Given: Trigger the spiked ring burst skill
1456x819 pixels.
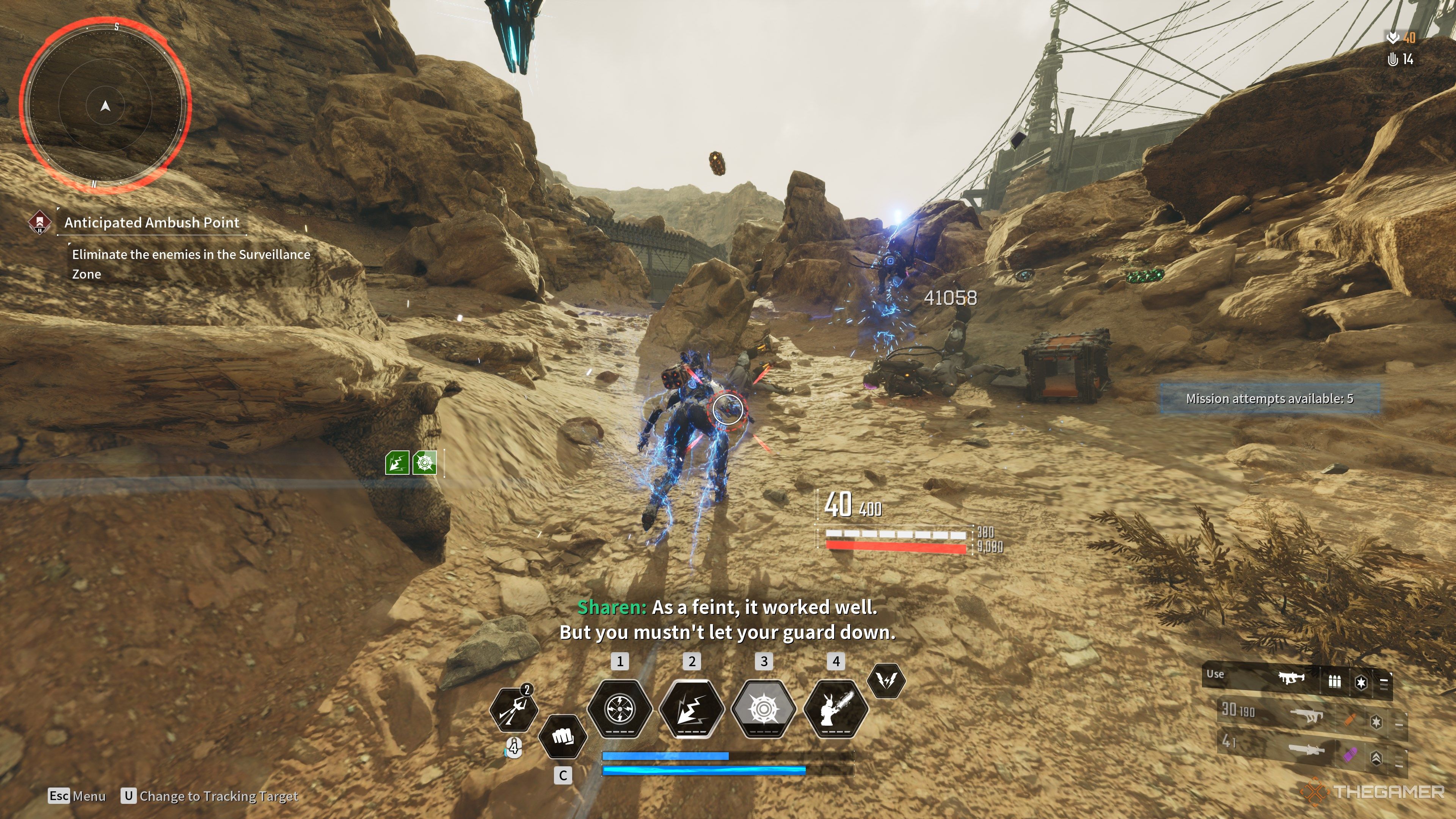Looking at the screenshot, I should tap(764, 709).
